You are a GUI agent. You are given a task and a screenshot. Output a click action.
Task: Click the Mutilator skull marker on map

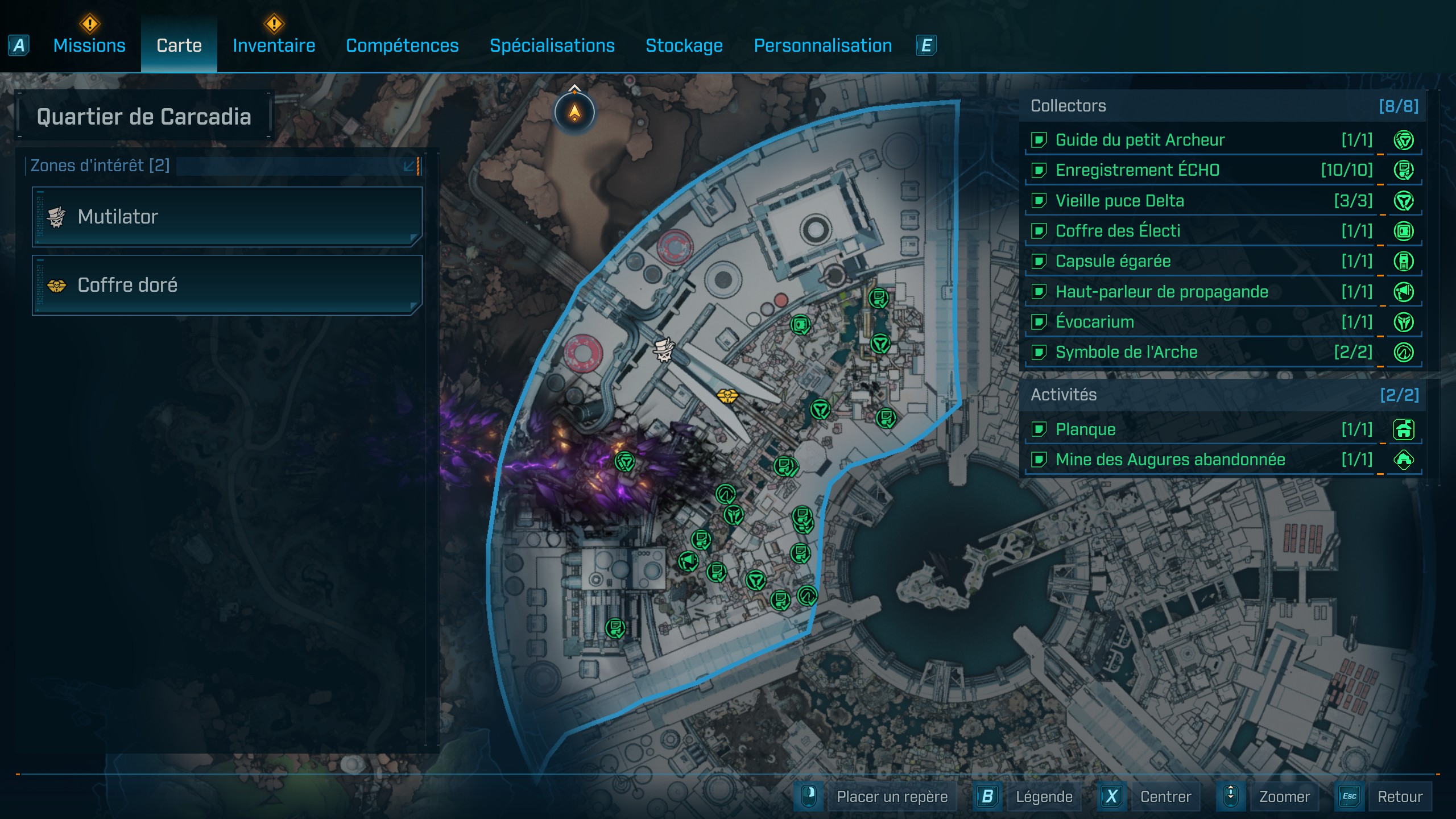pos(663,349)
